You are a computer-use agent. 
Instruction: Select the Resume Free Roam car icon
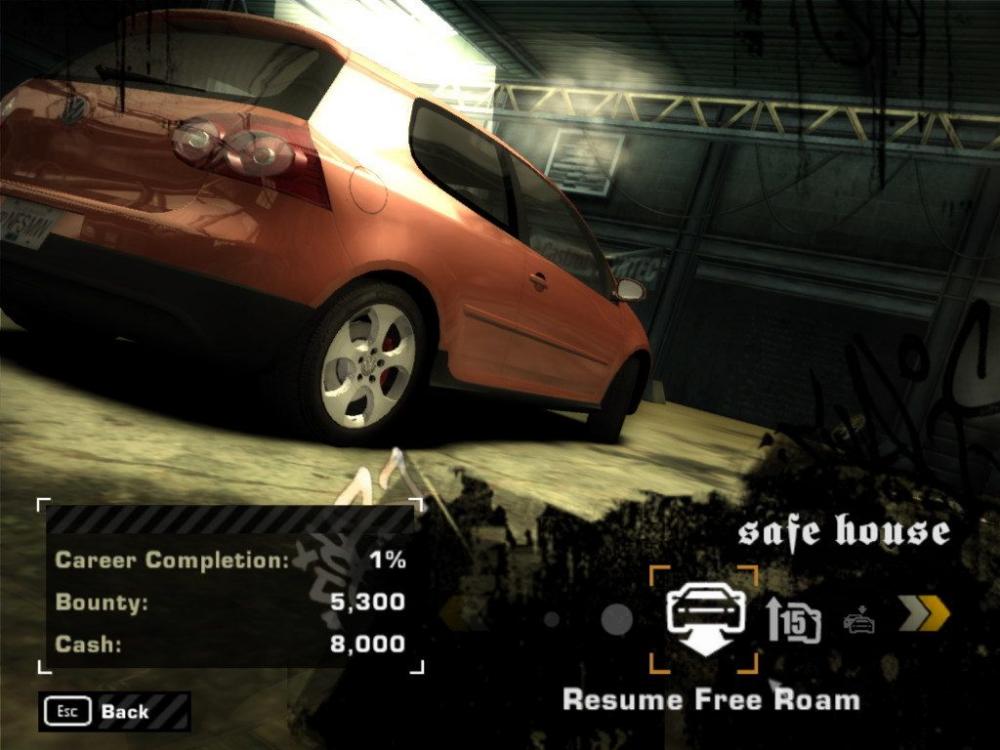(x=705, y=618)
